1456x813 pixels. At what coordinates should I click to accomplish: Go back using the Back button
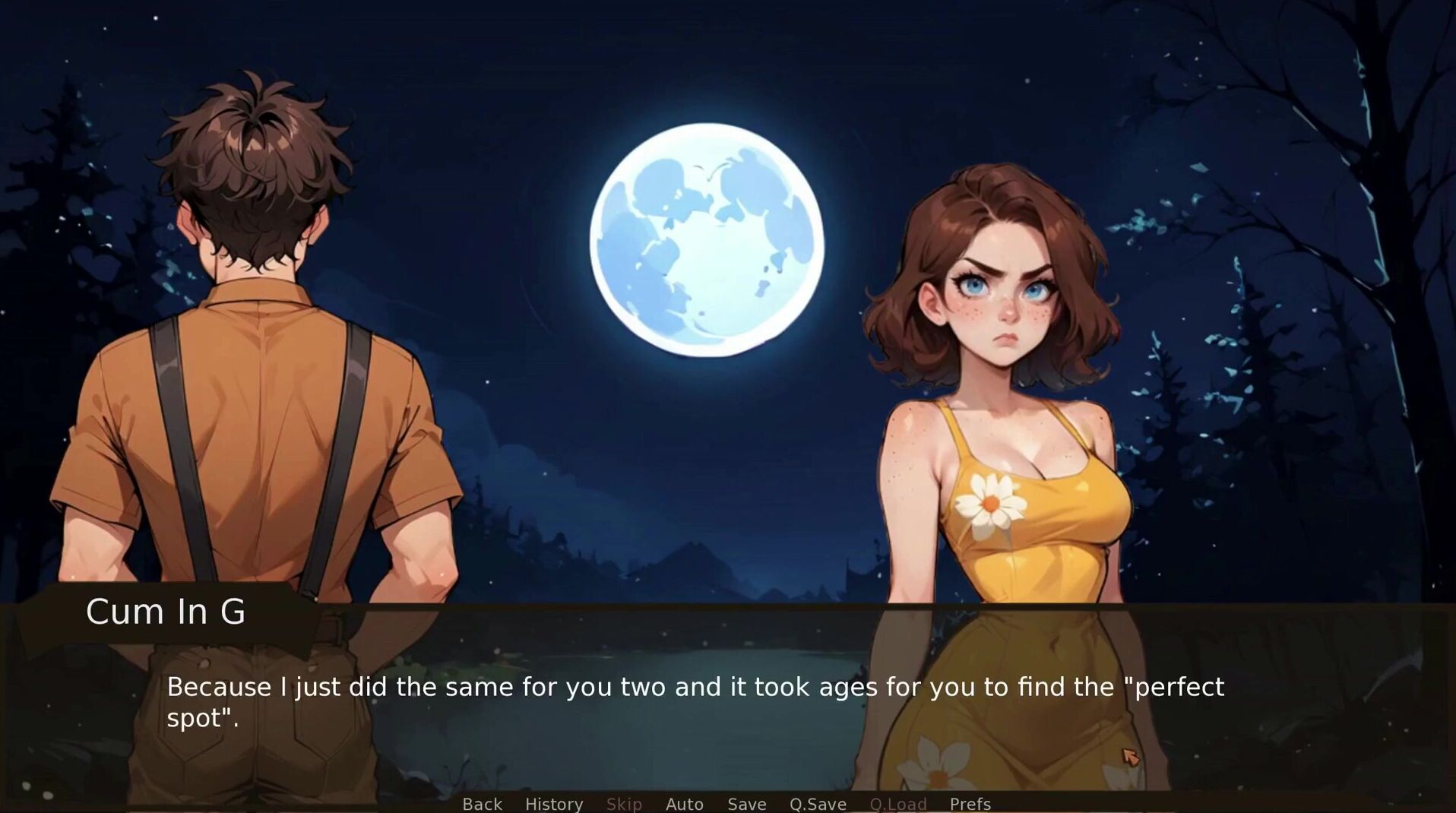tap(482, 803)
